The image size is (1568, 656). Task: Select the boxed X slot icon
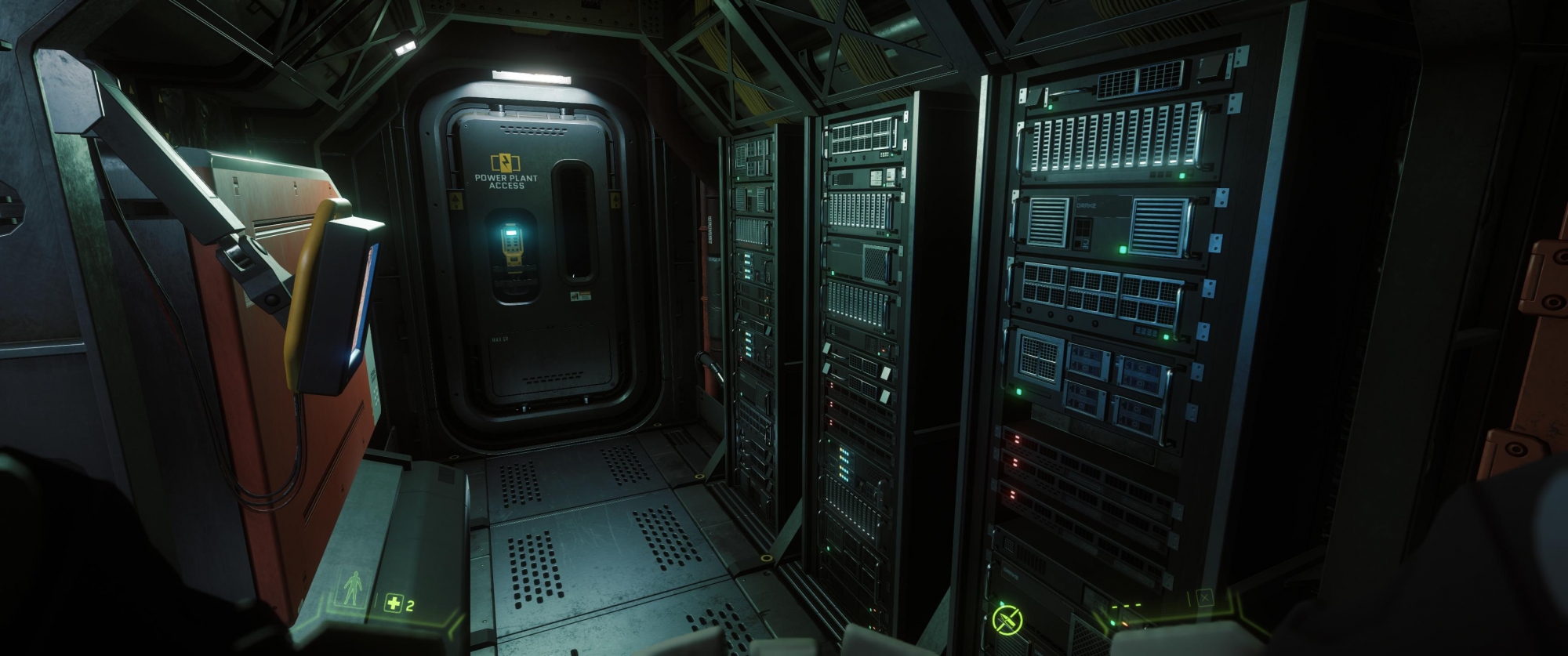point(1204,599)
